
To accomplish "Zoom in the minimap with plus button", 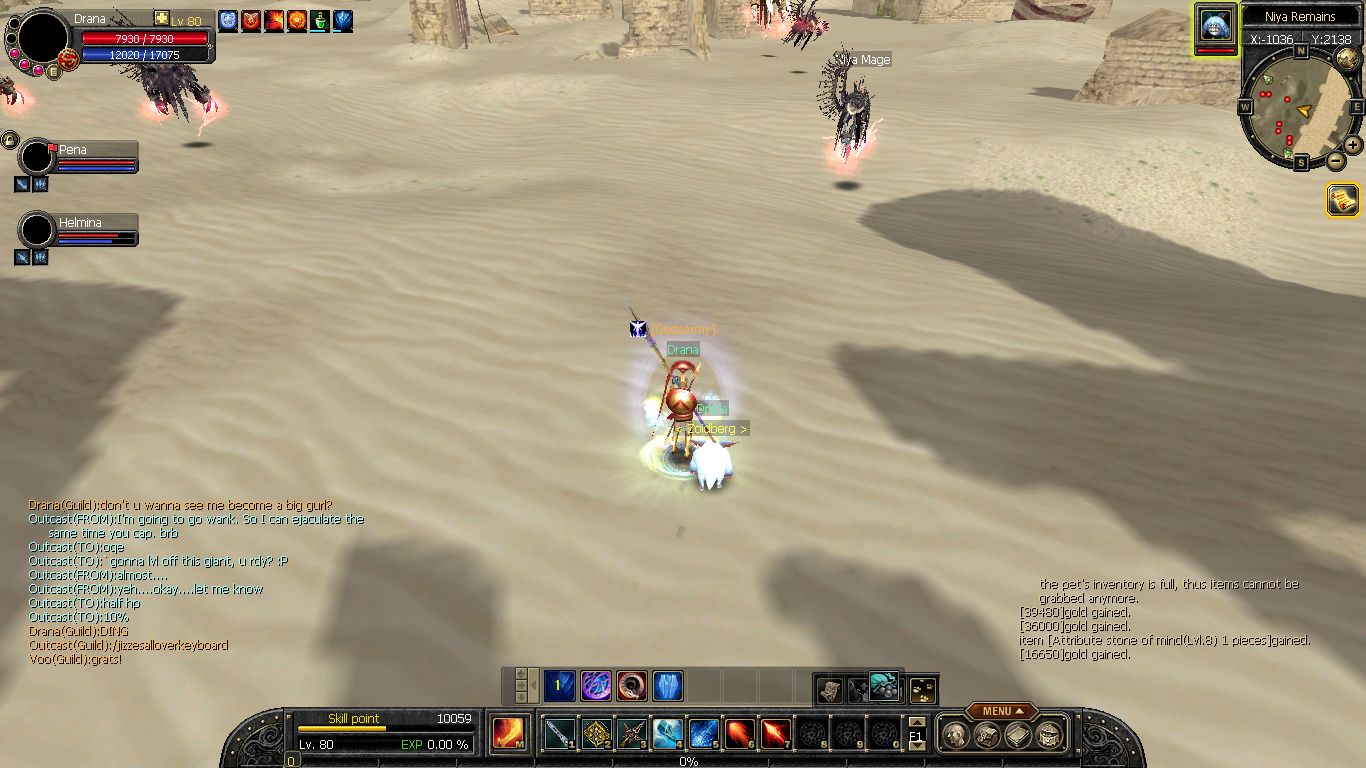I will 1353,144.
